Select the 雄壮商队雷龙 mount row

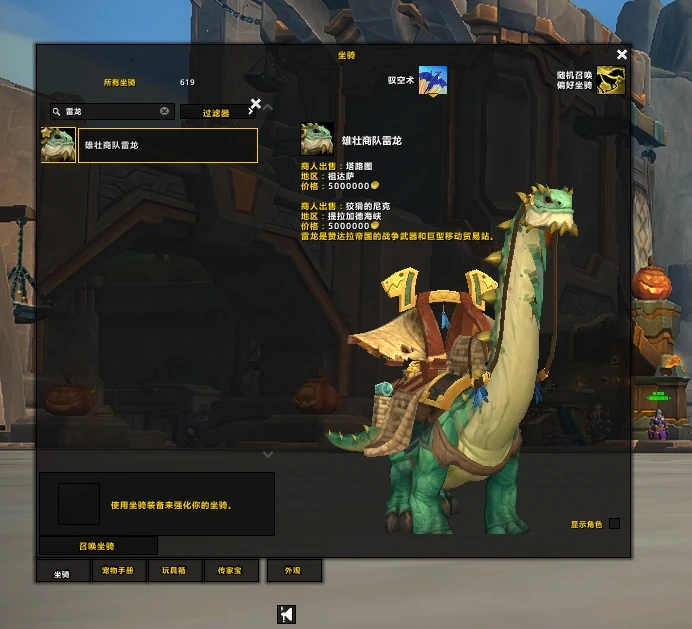[167, 145]
